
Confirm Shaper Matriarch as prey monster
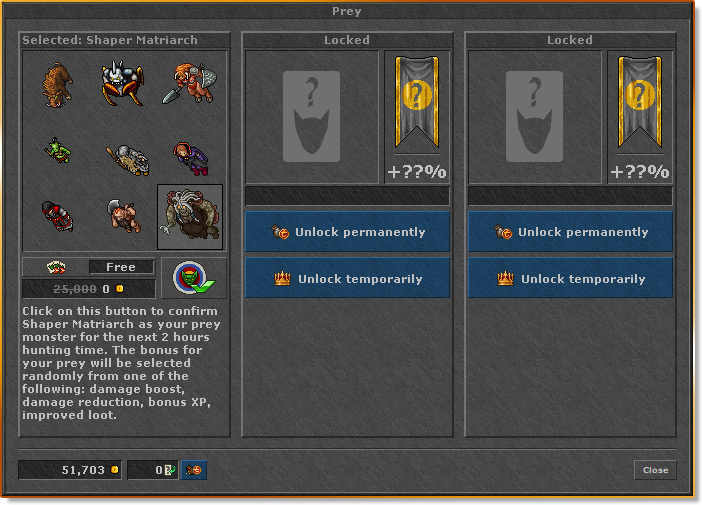coord(194,279)
